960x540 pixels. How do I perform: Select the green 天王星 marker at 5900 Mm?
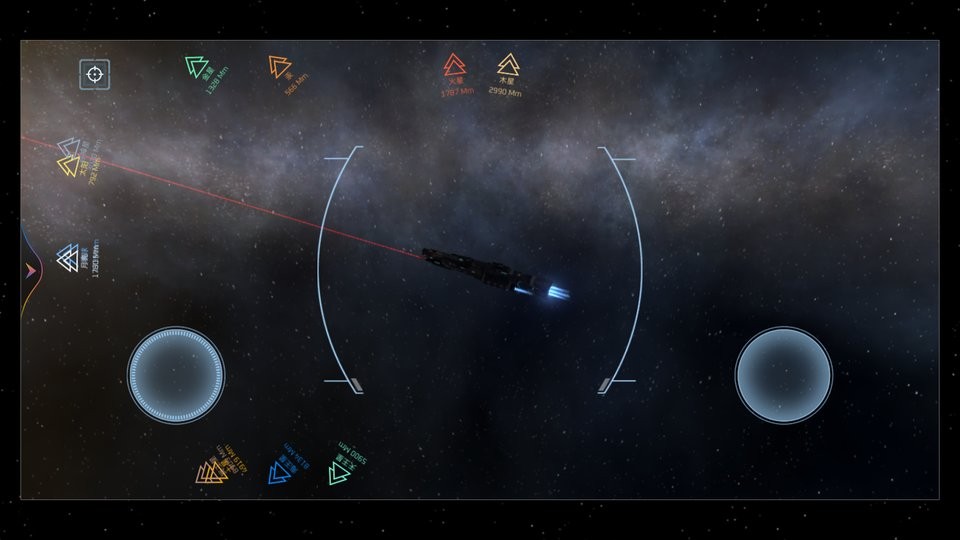[x=340, y=472]
